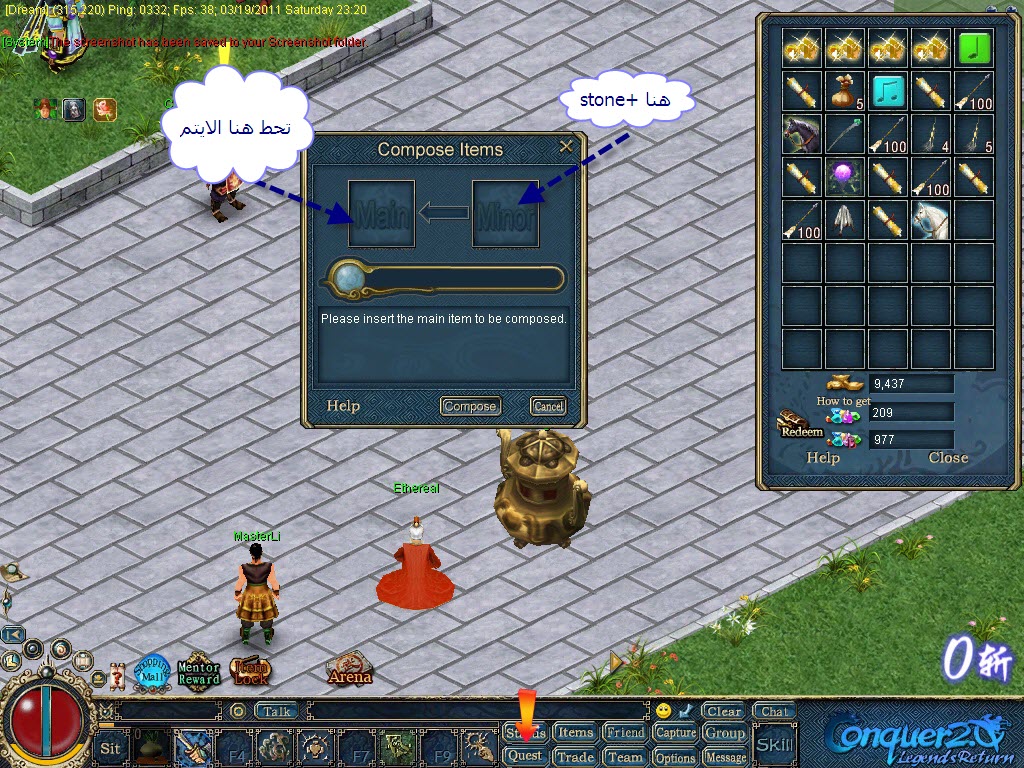
Task: Click the Compose button in the dialog
Action: coord(470,406)
